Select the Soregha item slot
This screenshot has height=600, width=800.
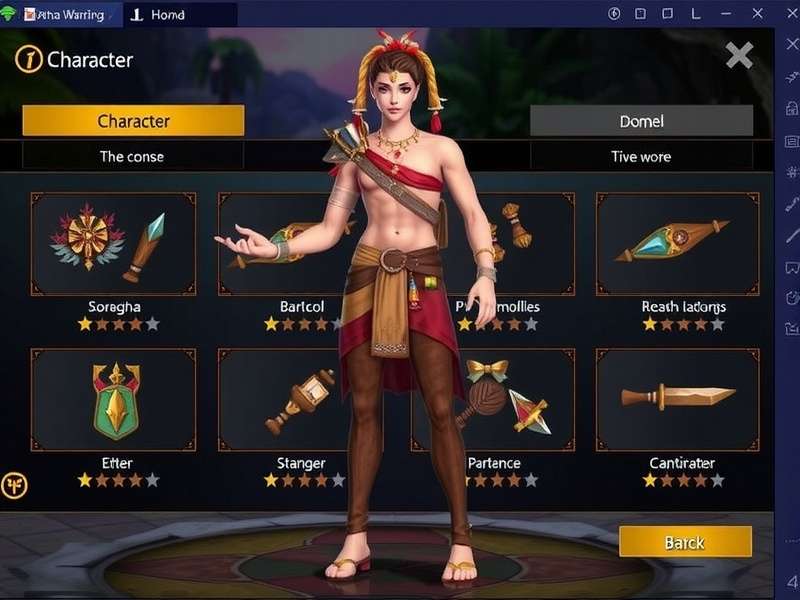(x=113, y=244)
